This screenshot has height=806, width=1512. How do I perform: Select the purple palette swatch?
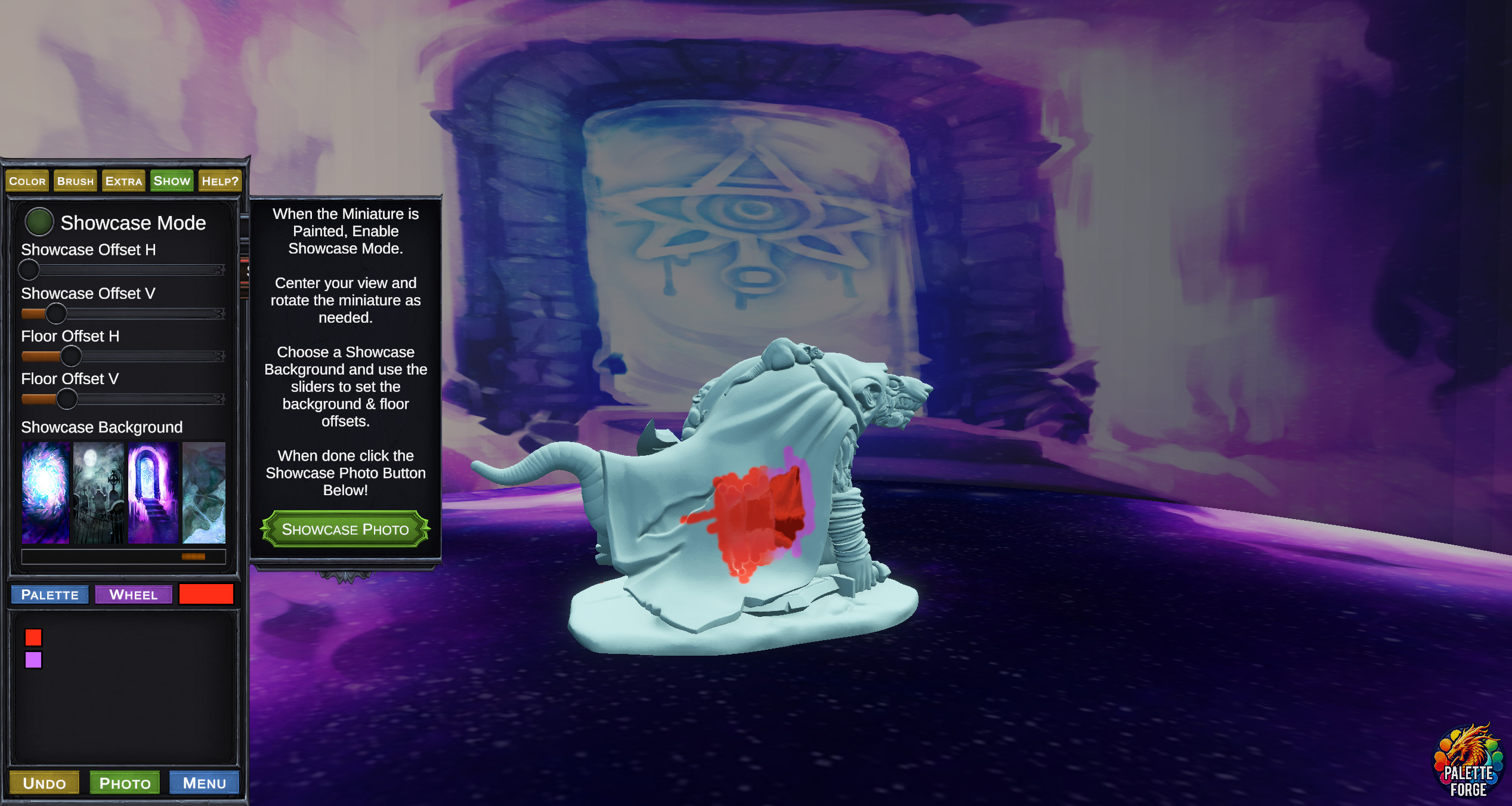(x=33, y=660)
